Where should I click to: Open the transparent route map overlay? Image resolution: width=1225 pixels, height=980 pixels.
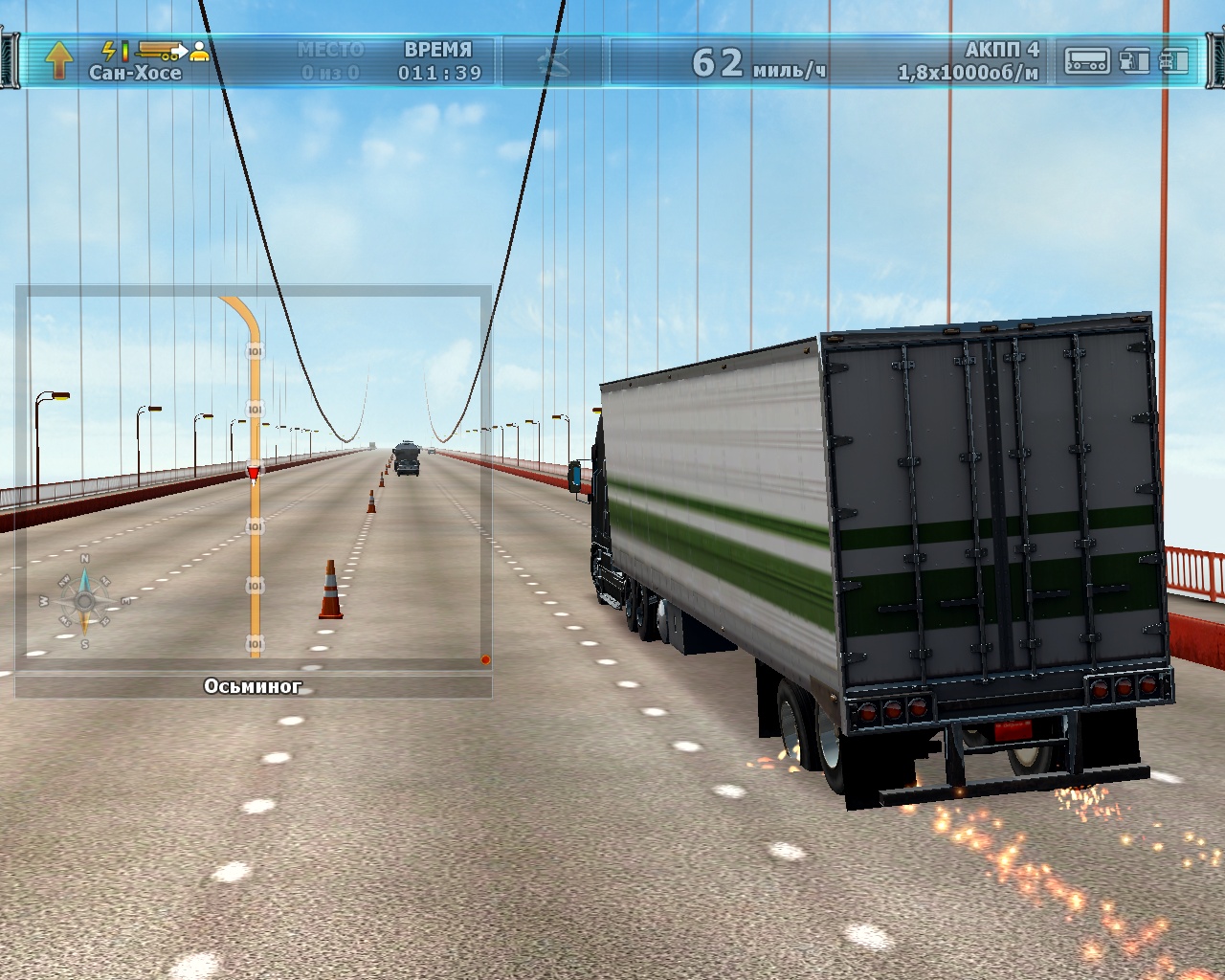[254, 479]
